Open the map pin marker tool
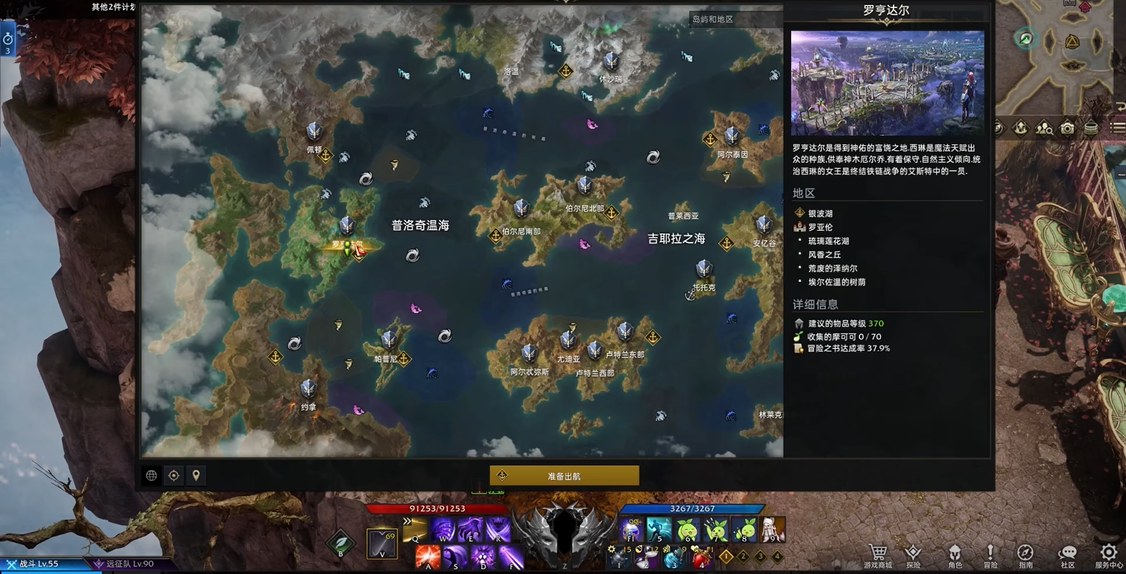Viewport: 1126px width, 574px height. tap(196, 476)
